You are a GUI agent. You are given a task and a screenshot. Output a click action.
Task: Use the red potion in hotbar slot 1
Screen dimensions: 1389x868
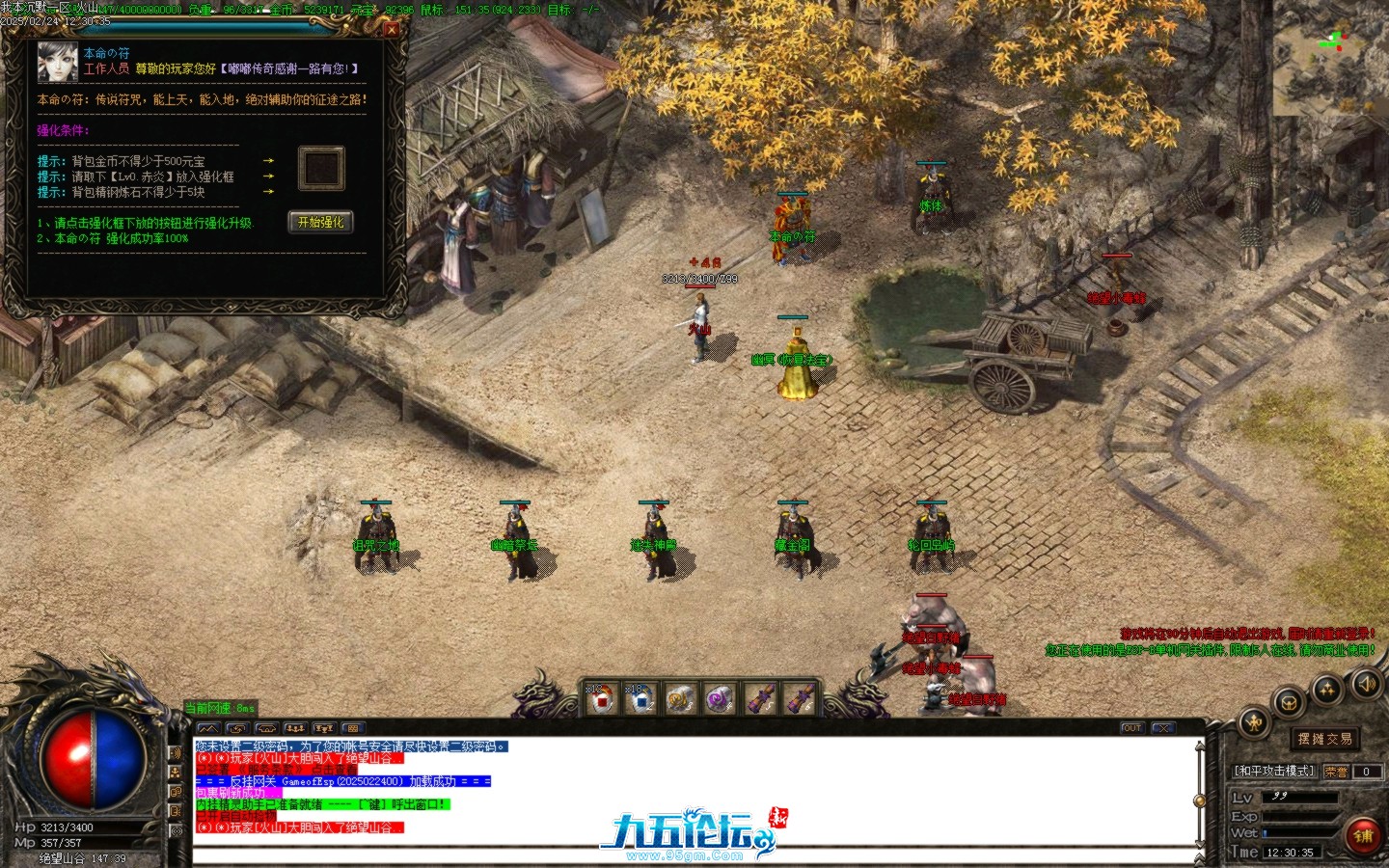tap(601, 700)
